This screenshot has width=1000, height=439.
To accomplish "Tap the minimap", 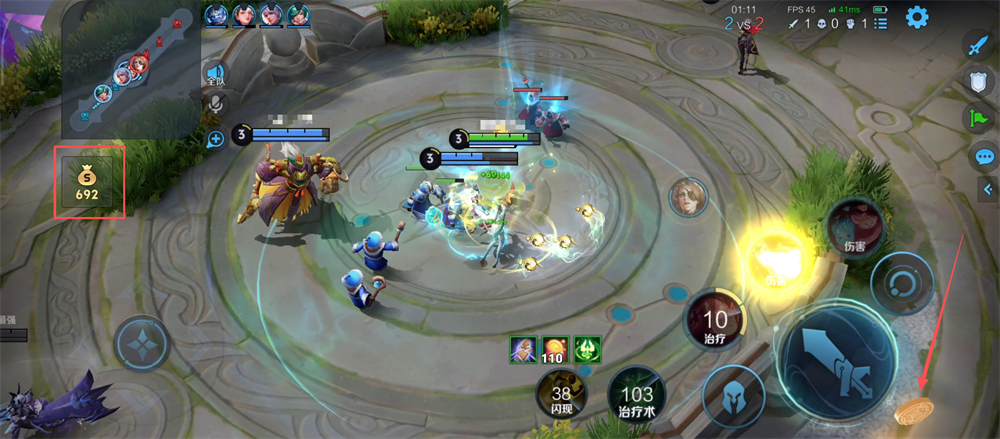I will pyautogui.click(x=130, y=68).
